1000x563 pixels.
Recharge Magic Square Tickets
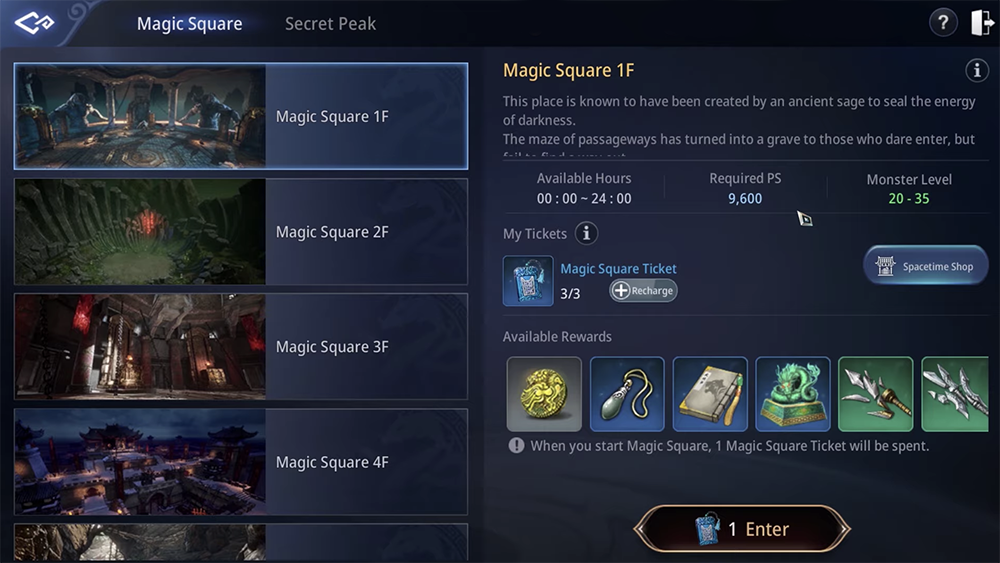tap(644, 291)
